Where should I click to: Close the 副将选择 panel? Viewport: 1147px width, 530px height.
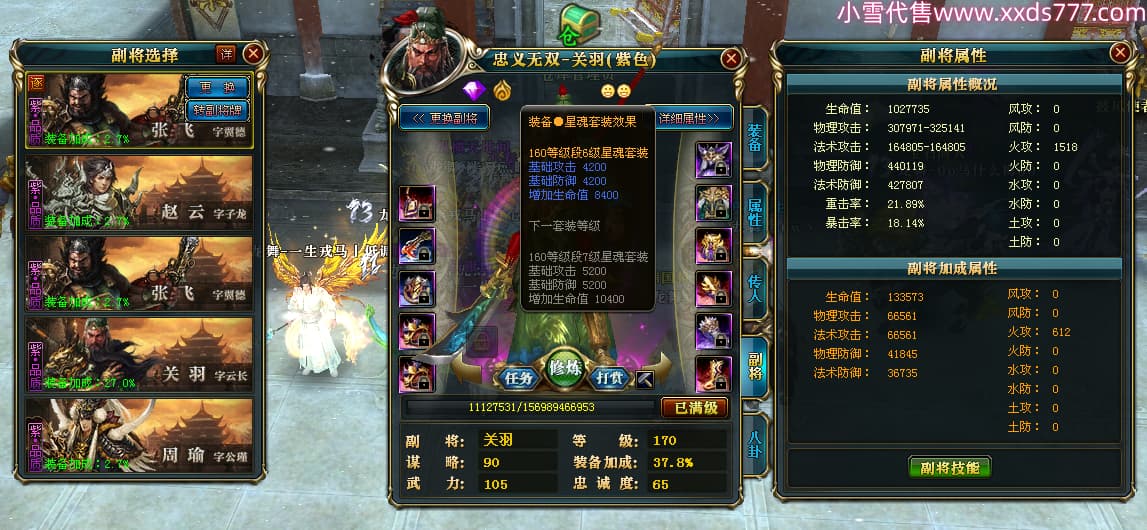click(x=253, y=54)
